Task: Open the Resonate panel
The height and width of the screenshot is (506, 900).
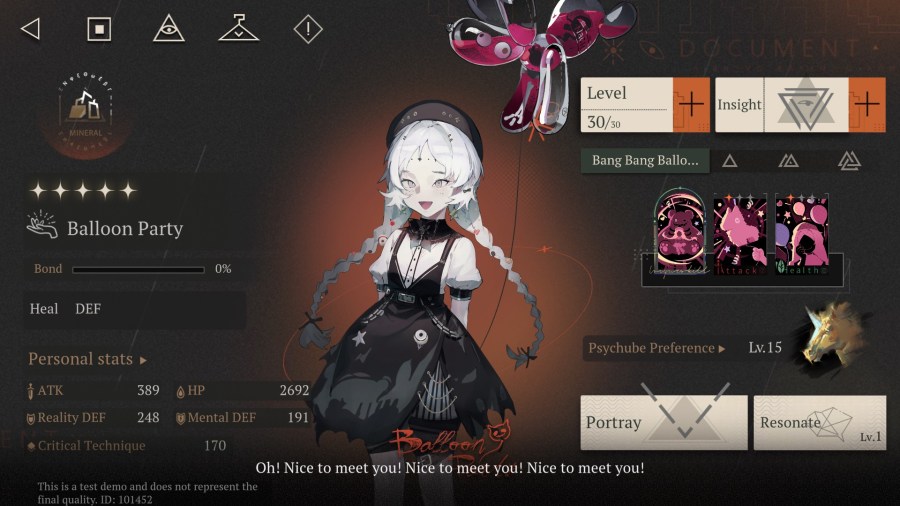Action: point(819,421)
